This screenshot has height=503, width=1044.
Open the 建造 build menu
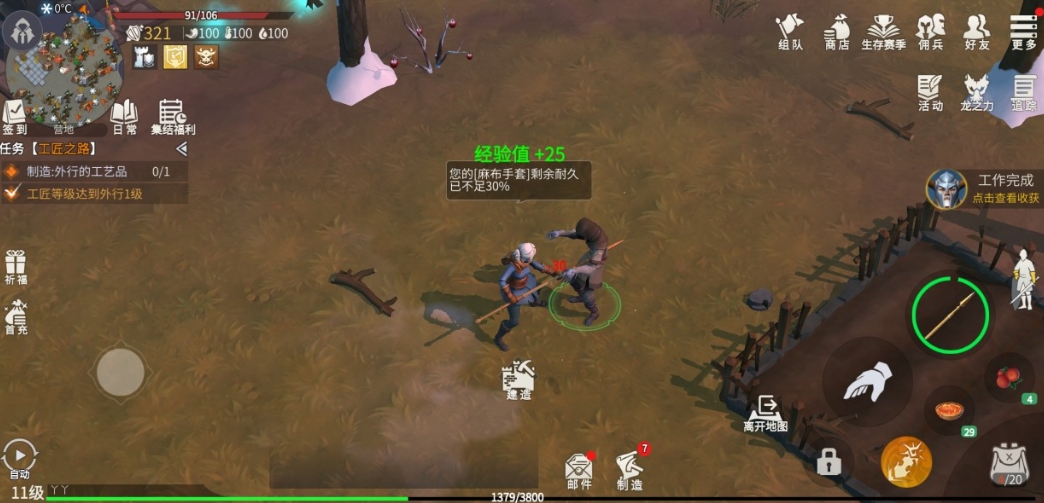click(518, 380)
